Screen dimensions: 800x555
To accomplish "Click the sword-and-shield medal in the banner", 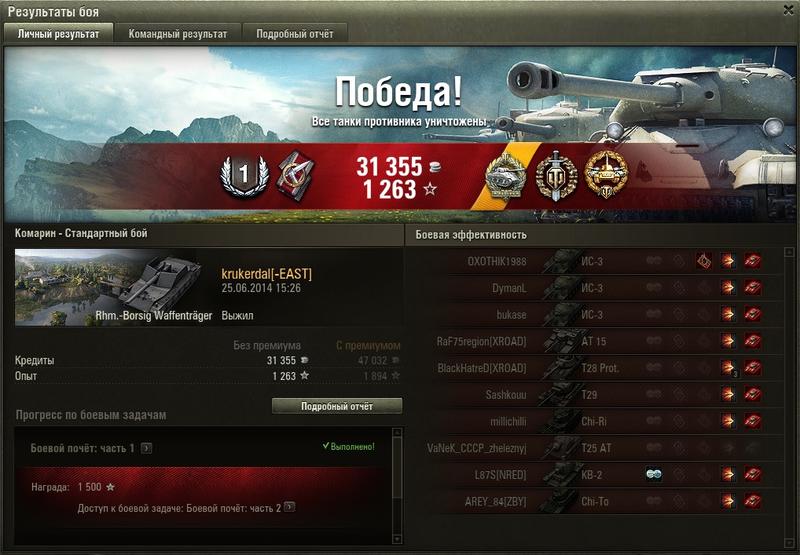I will point(553,175).
